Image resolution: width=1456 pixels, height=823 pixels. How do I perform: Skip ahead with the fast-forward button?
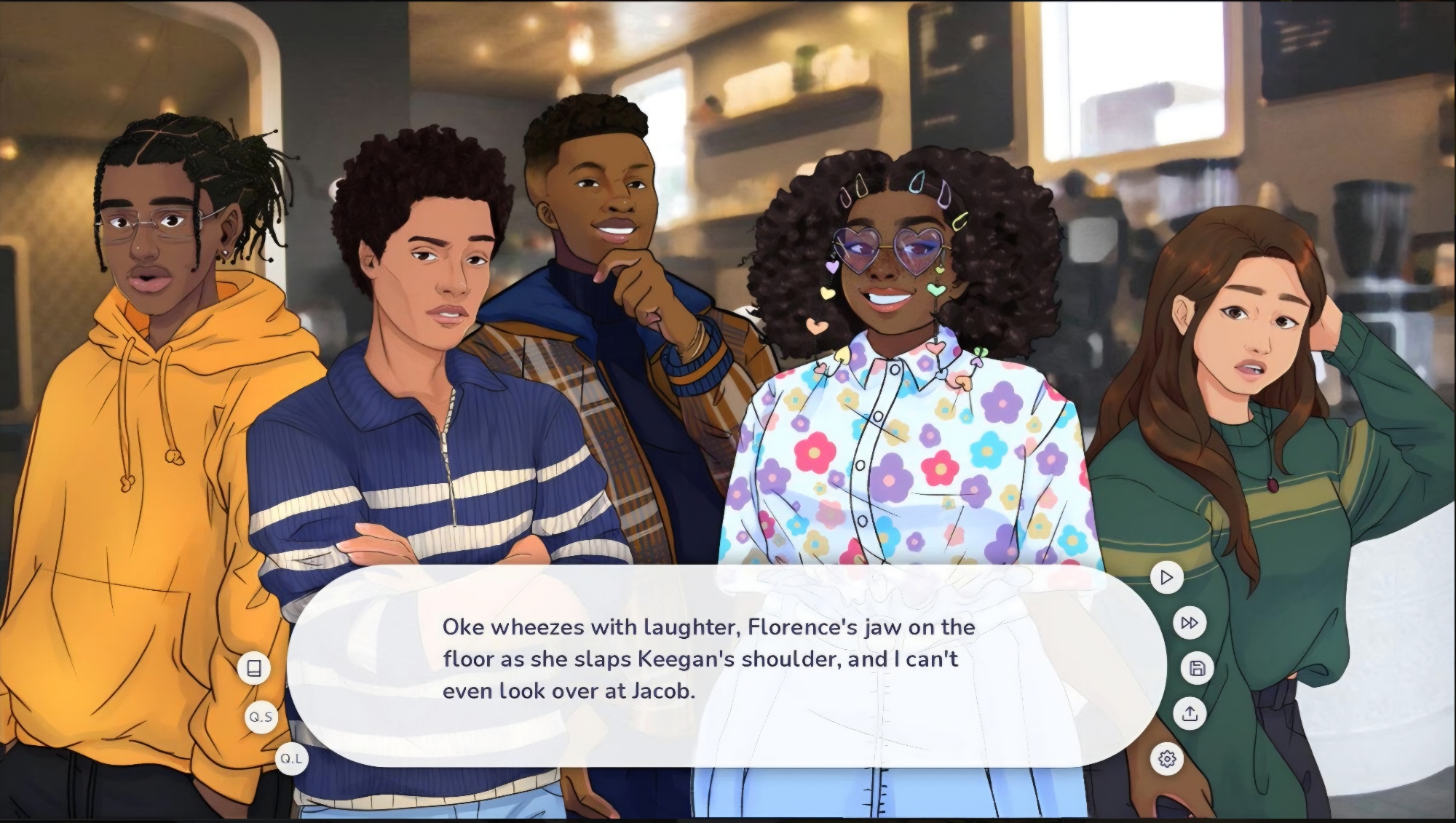click(1190, 623)
